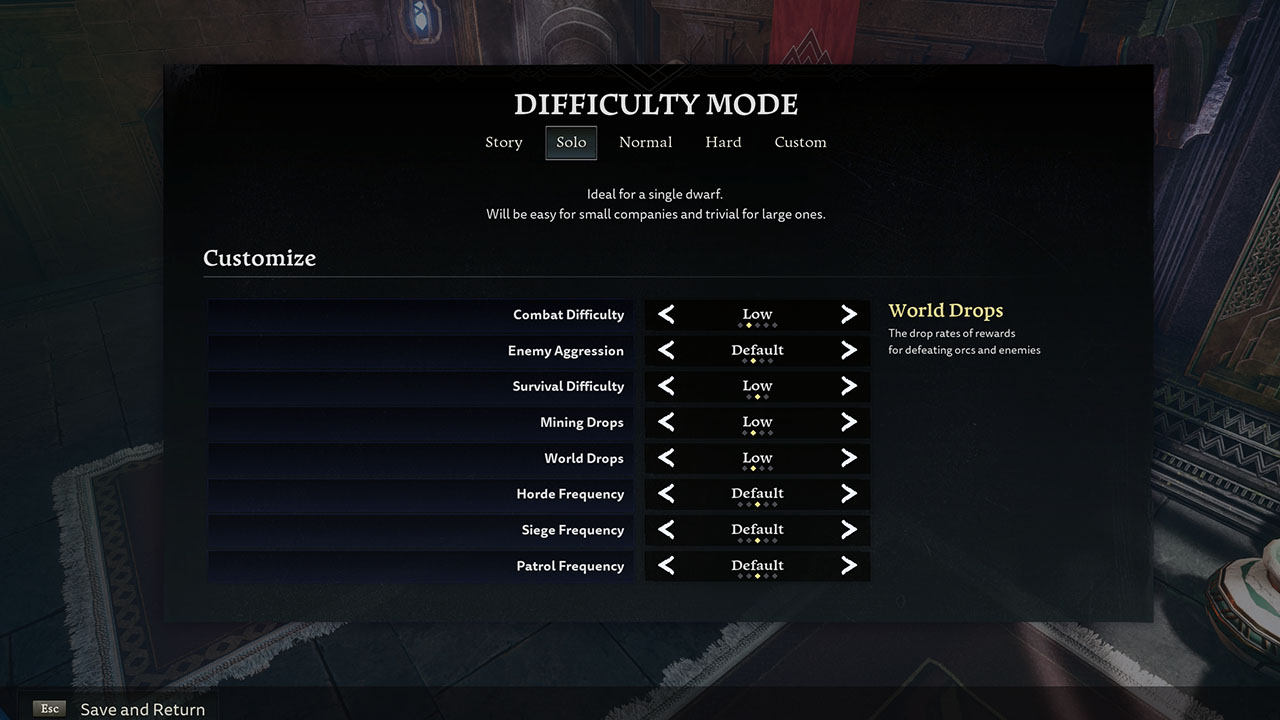Viewport: 1280px width, 720px height.
Task: Lower World Drops rate
Action: click(x=666, y=459)
